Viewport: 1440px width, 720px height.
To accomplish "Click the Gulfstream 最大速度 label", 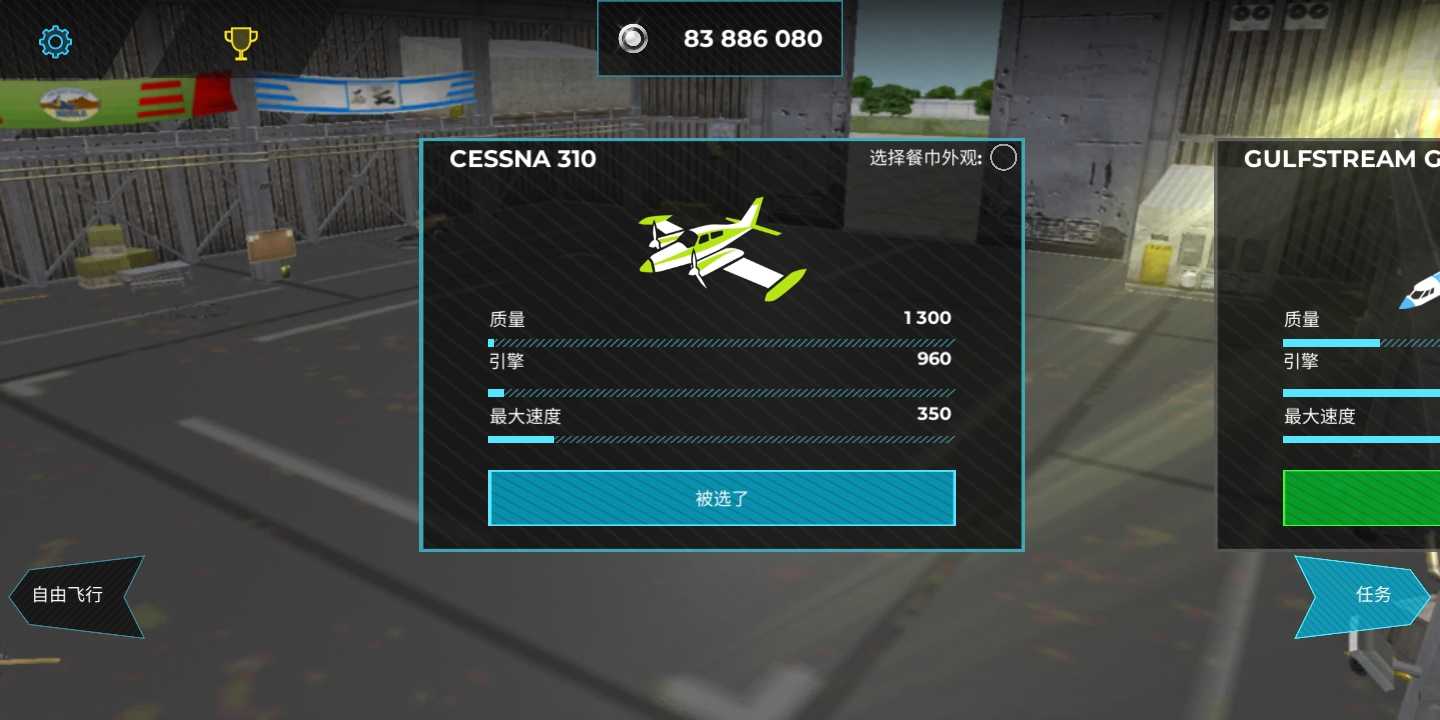I will [1320, 416].
